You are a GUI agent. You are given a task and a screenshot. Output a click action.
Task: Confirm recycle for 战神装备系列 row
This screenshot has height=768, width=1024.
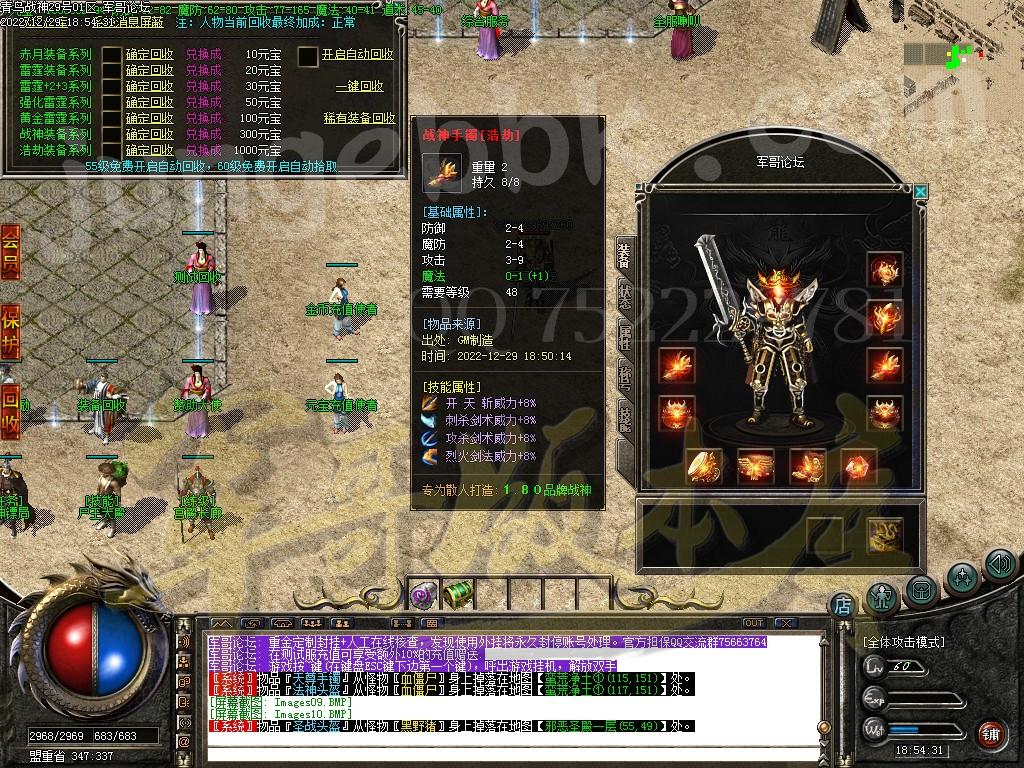click(x=149, y=134)
